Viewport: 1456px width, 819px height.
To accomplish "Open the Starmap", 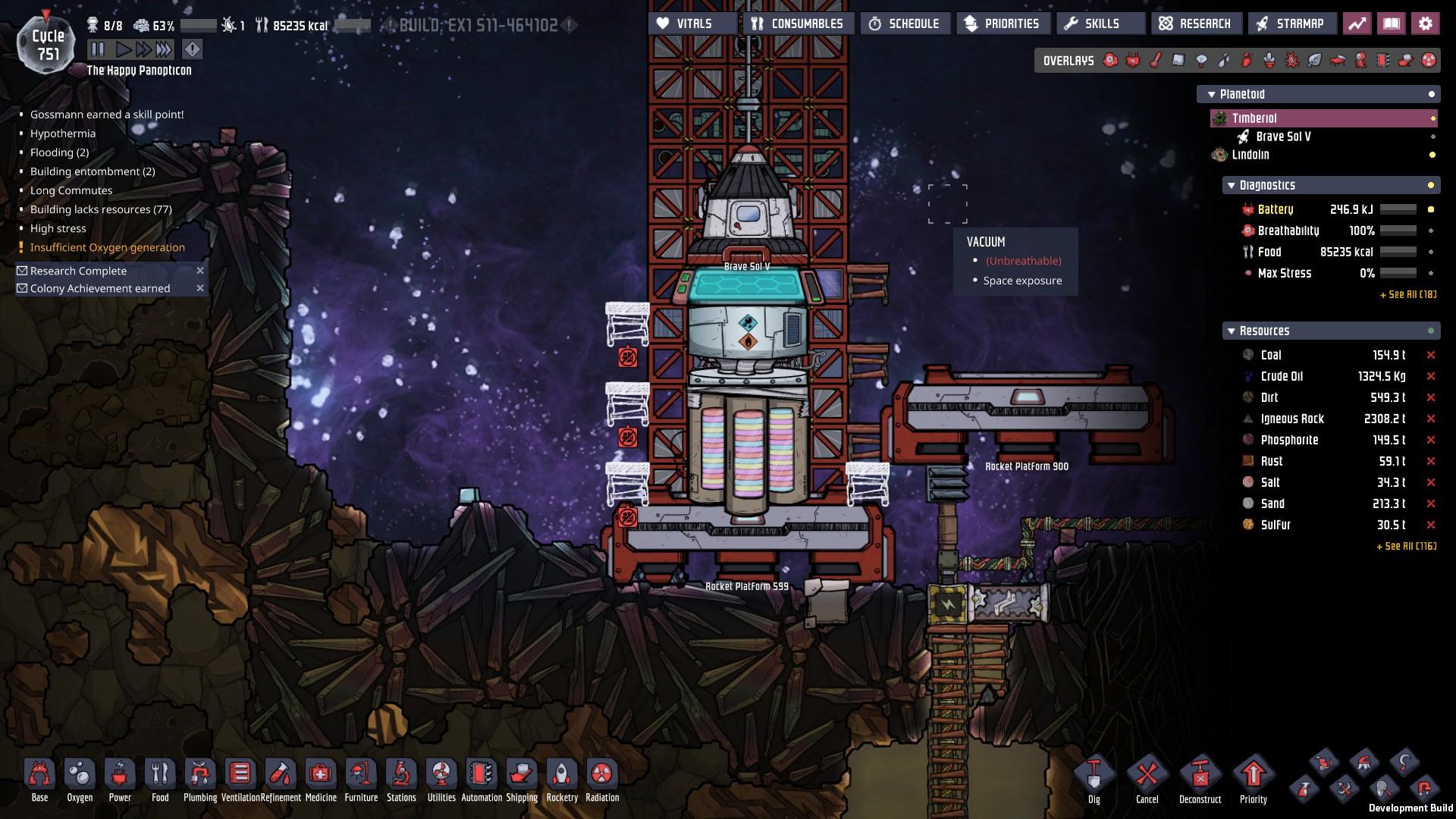I will tap(1291, 24).
